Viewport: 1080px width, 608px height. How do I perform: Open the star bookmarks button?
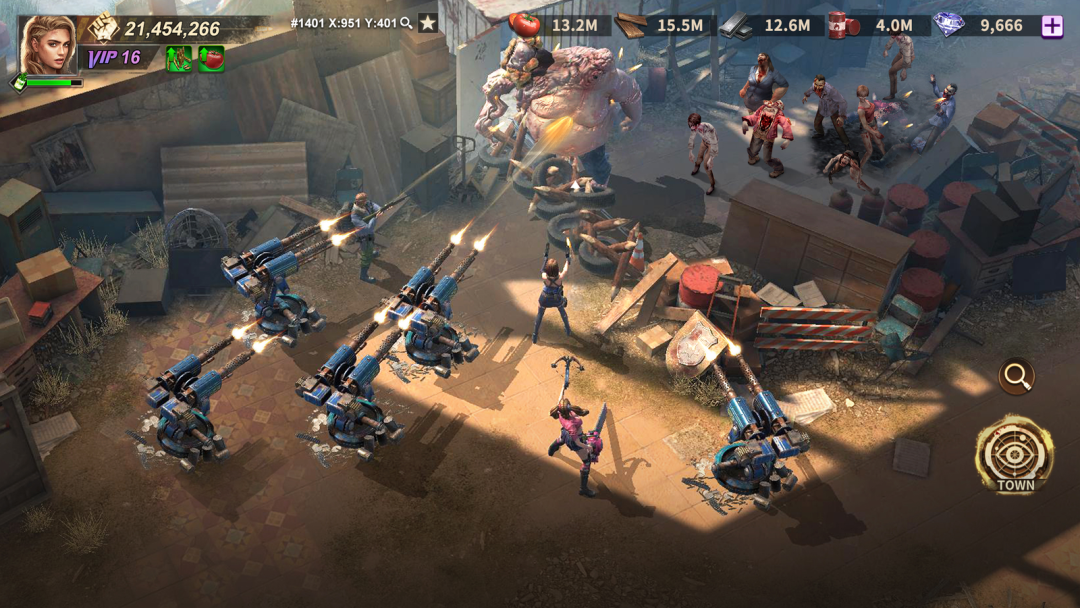428,23
